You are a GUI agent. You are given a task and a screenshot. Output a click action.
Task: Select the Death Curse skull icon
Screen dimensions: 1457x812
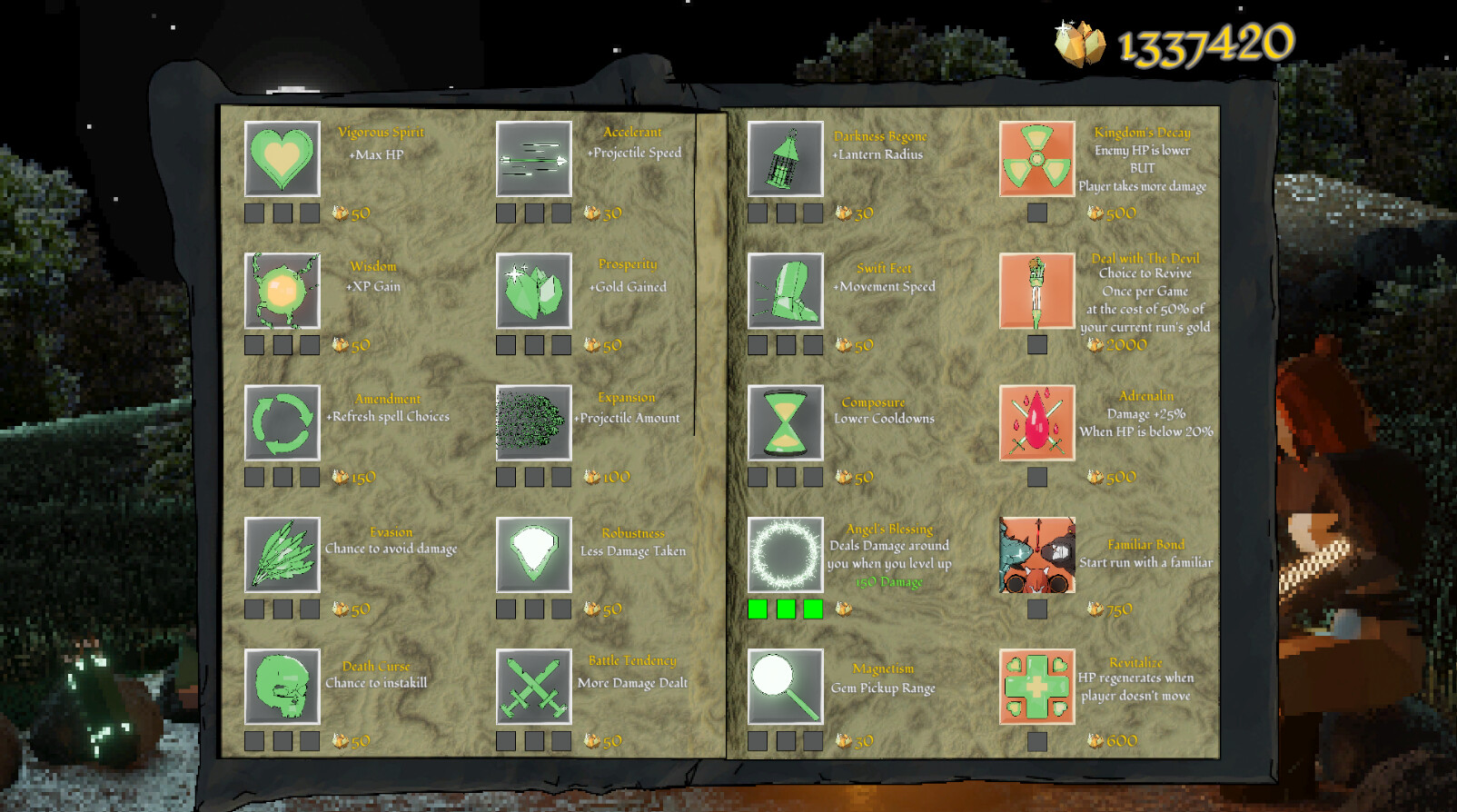pyautogui.click(x=282, y=688)
